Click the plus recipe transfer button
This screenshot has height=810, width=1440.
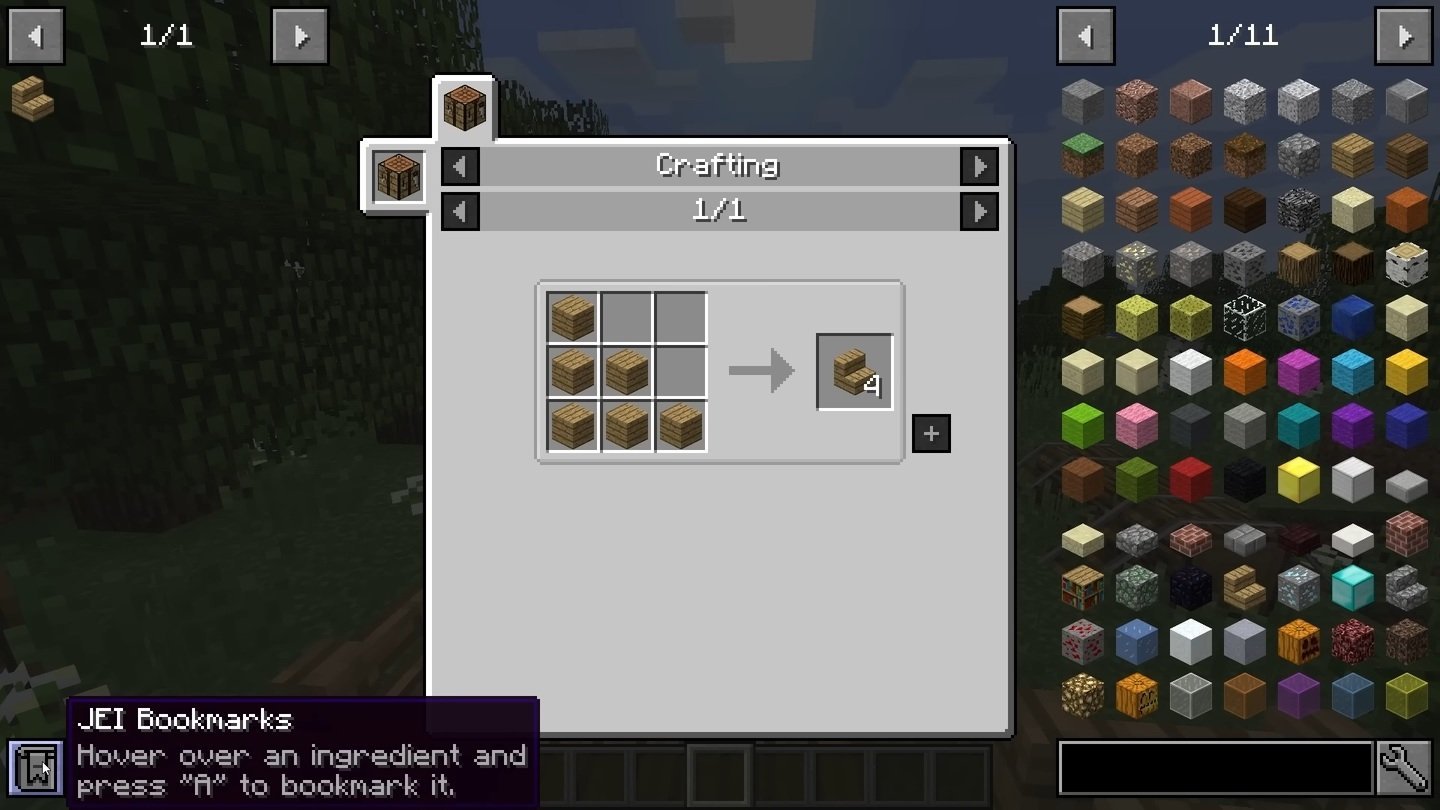point(931,433)
